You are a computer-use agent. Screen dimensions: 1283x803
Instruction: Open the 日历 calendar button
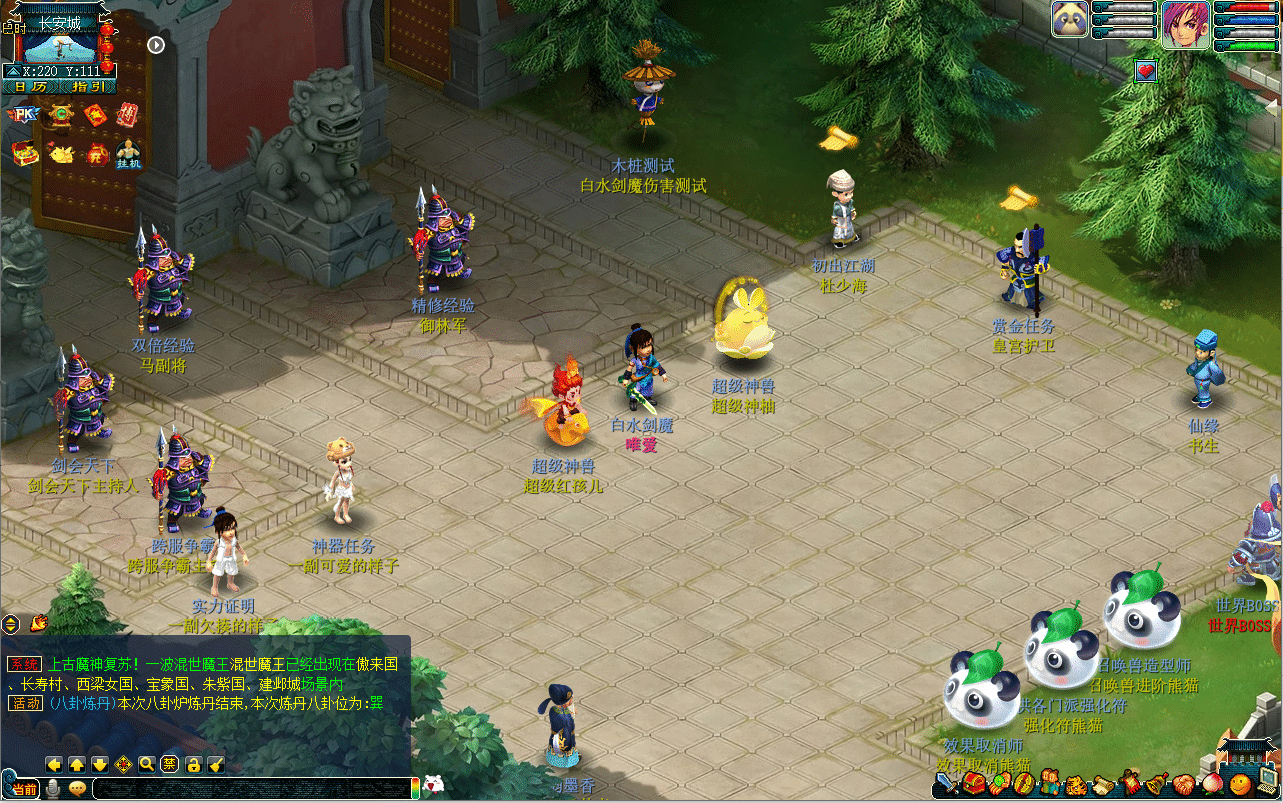pos(30,87)
